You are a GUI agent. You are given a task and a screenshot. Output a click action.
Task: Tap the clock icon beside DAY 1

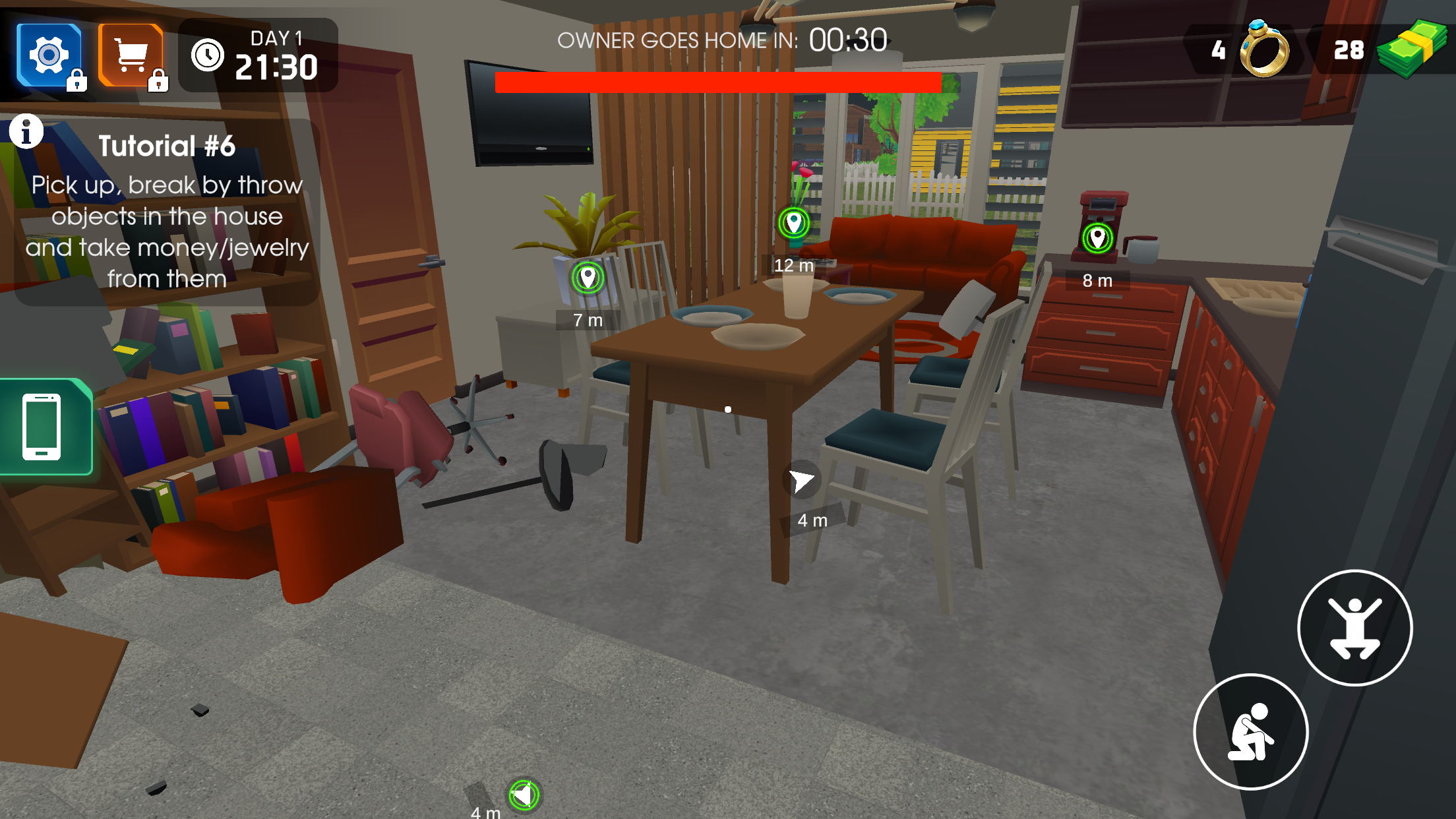[x=208, y=56]
